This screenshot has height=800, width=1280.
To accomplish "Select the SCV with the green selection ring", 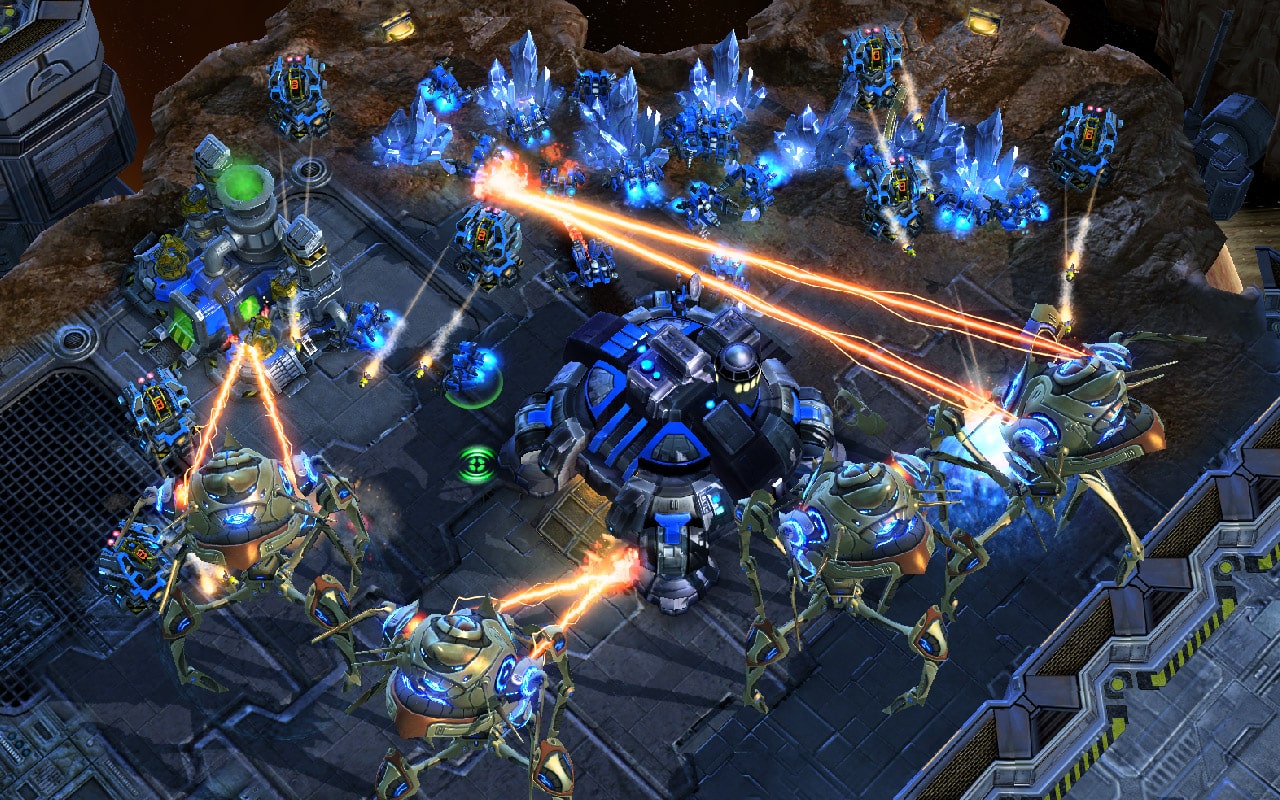I will click(469, 372).
